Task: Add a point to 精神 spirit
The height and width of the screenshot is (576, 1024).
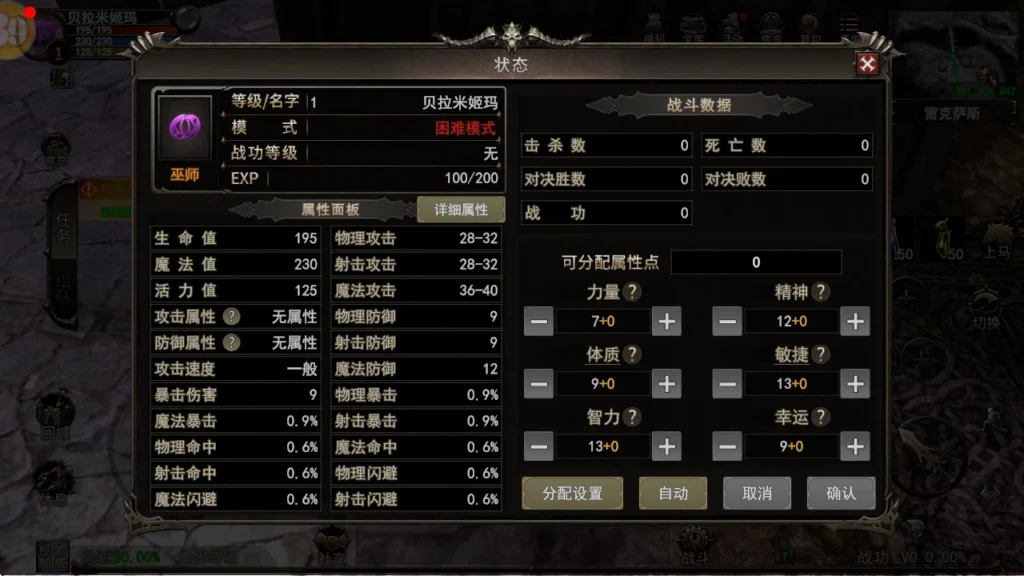Action: pyautogui.click(x=854, y=322)
